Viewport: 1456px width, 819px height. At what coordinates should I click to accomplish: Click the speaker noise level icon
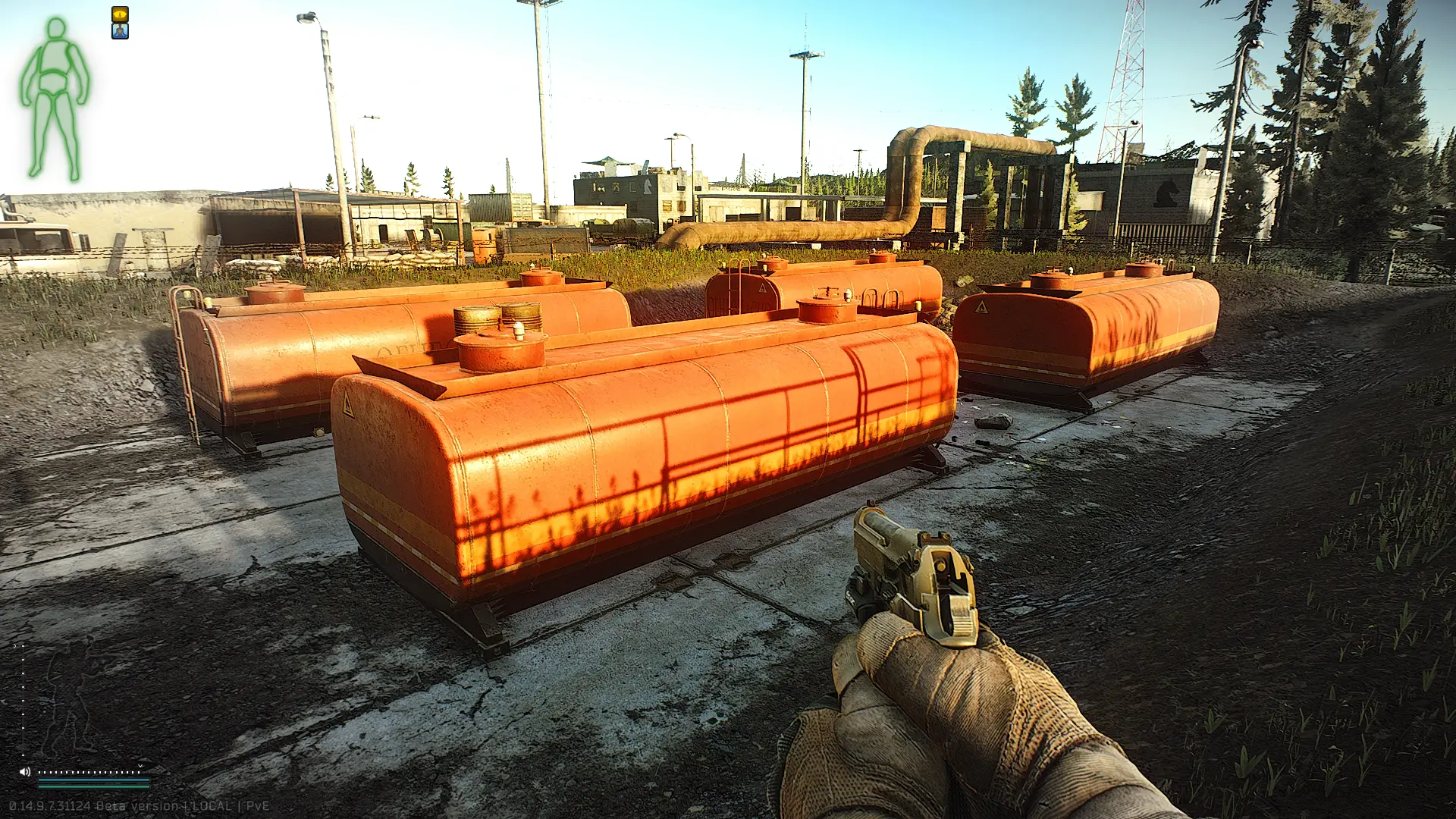pyautogui.click(x=24, y=772)
